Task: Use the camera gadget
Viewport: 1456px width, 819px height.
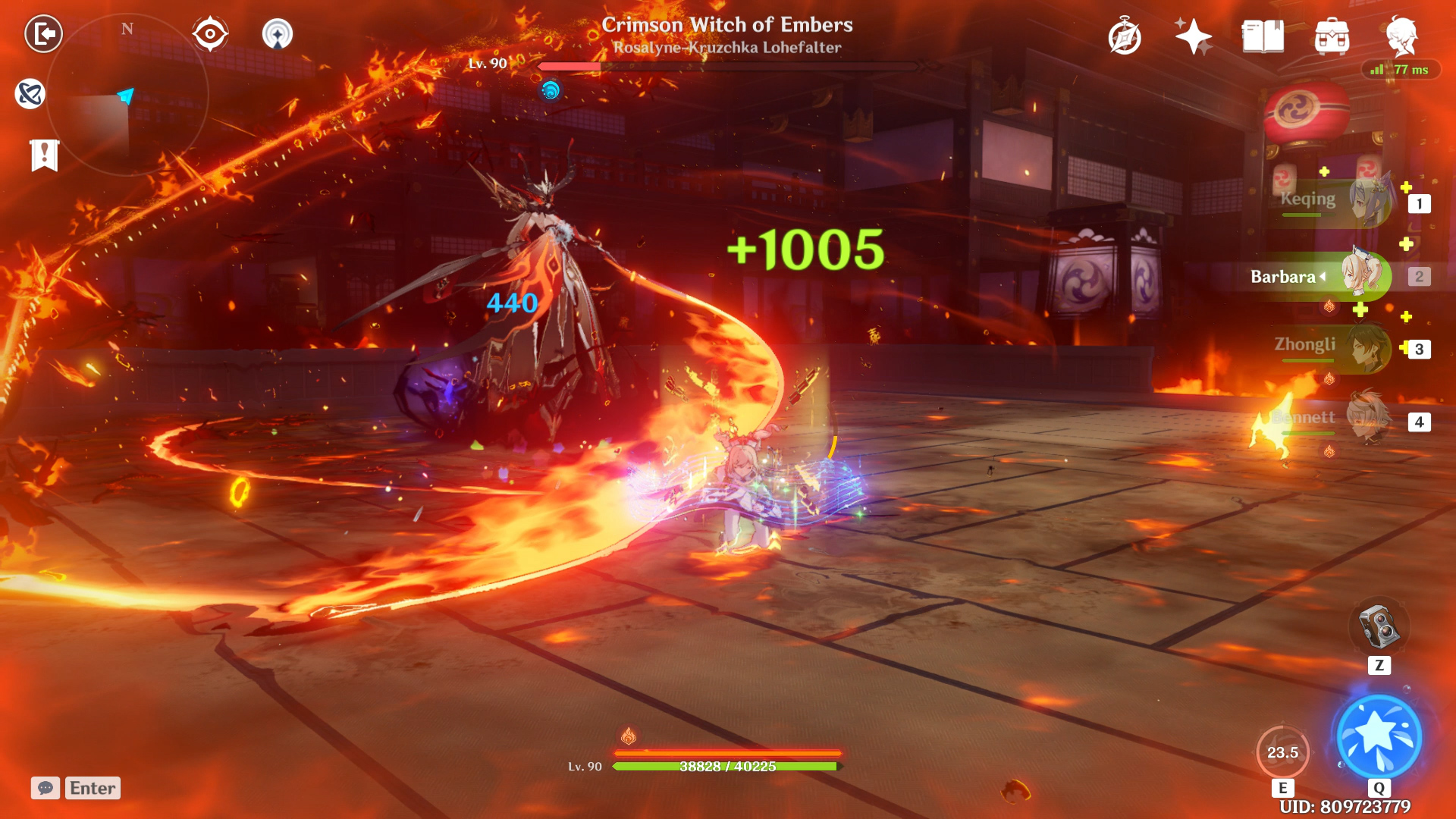Action: (x=1379, y=628)
